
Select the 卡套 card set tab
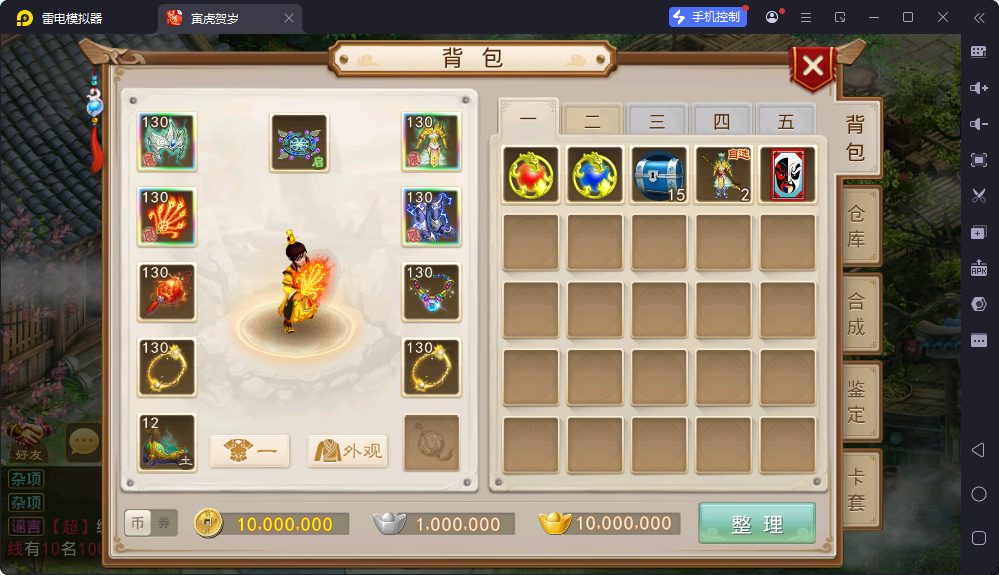pos(857,490)
